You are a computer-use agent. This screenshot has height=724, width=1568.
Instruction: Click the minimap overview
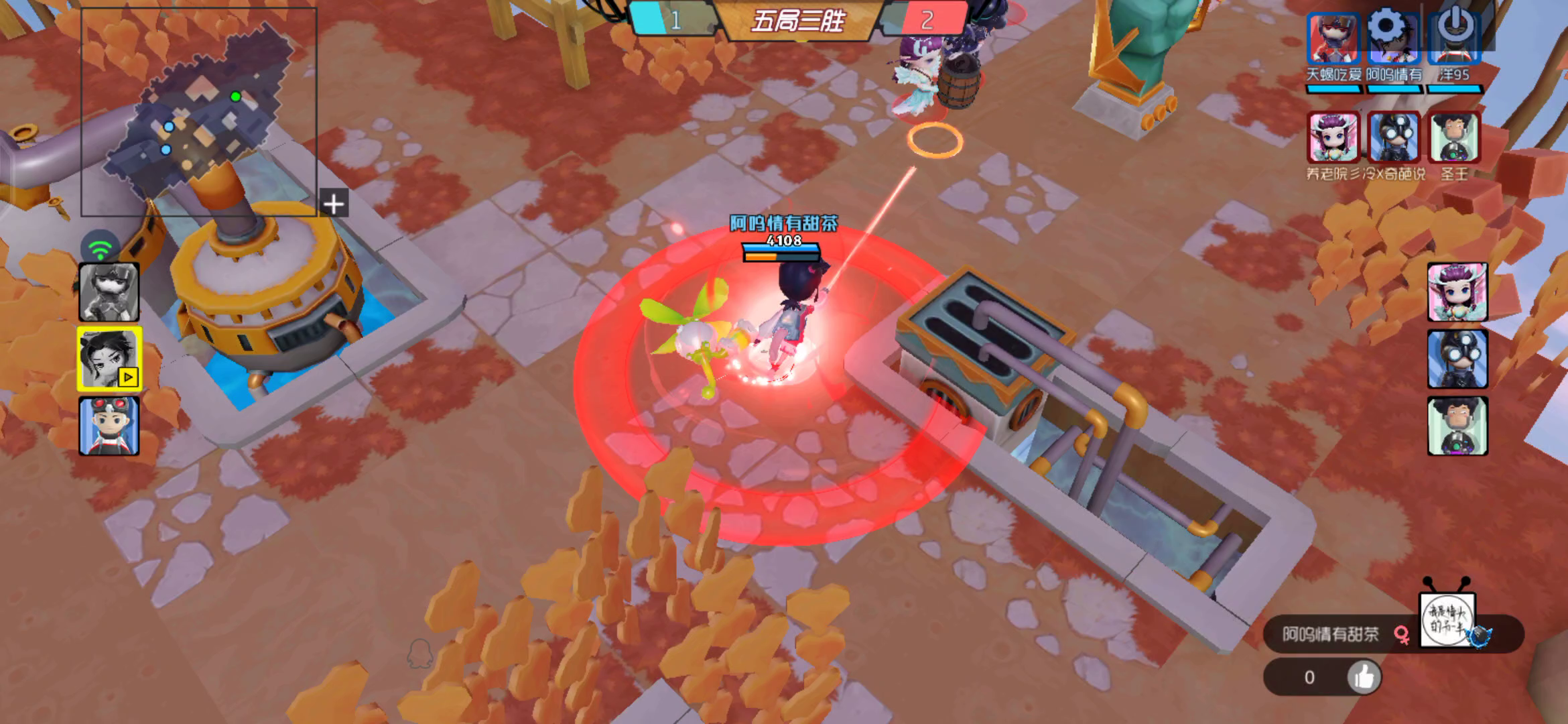pos(198,112)
